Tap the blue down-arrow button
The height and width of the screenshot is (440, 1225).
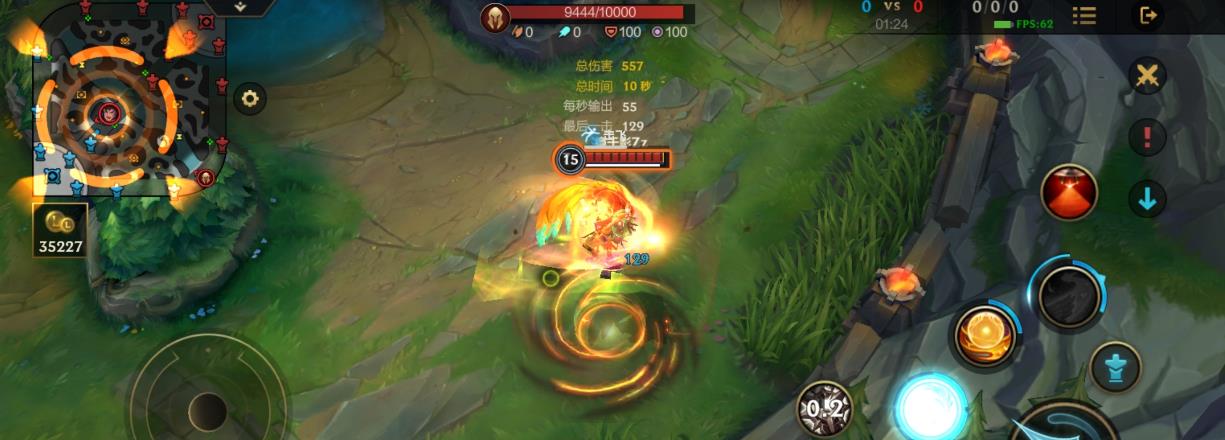coord(1147,198)
